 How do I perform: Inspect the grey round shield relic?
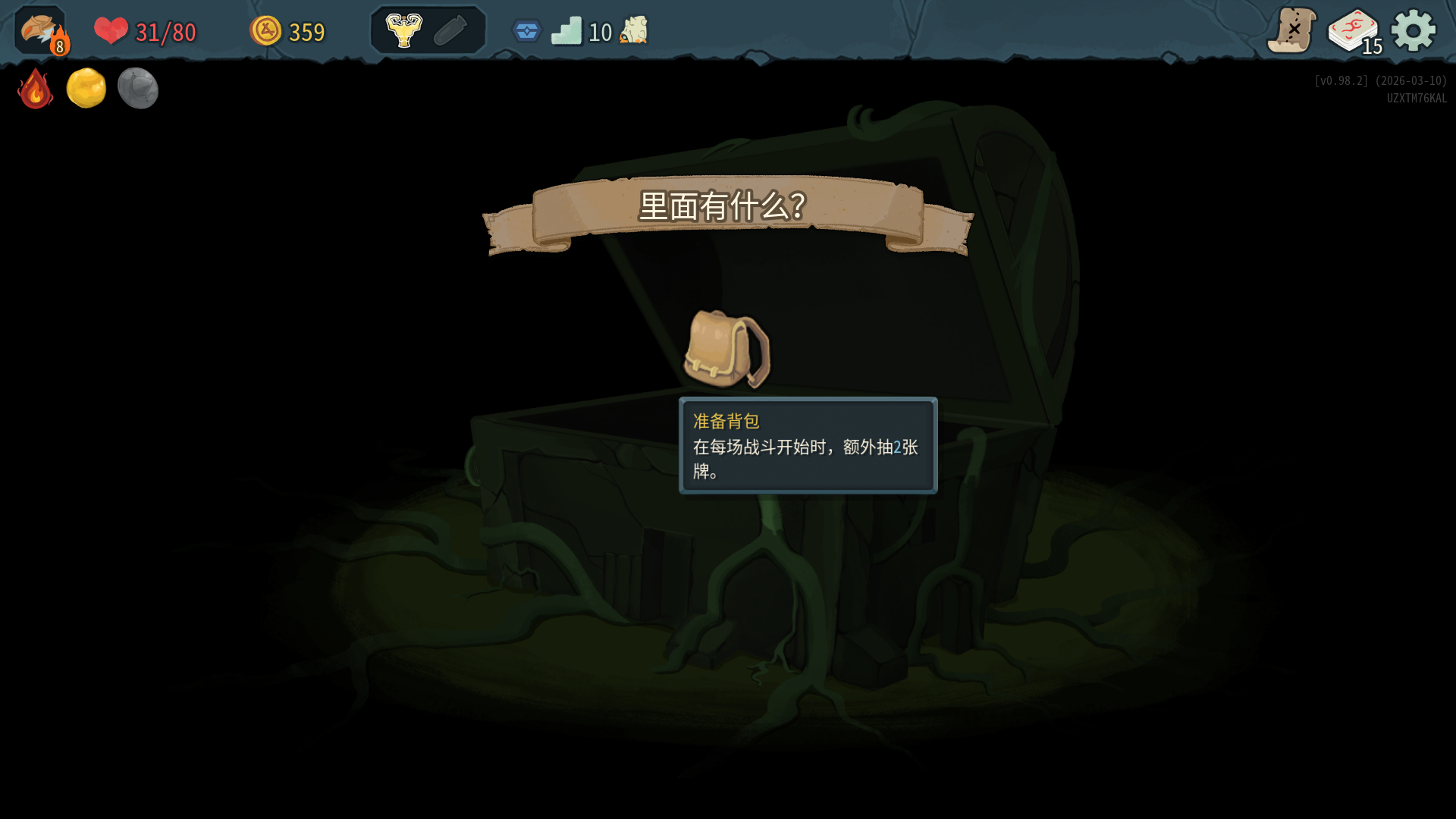click(138, 89)
